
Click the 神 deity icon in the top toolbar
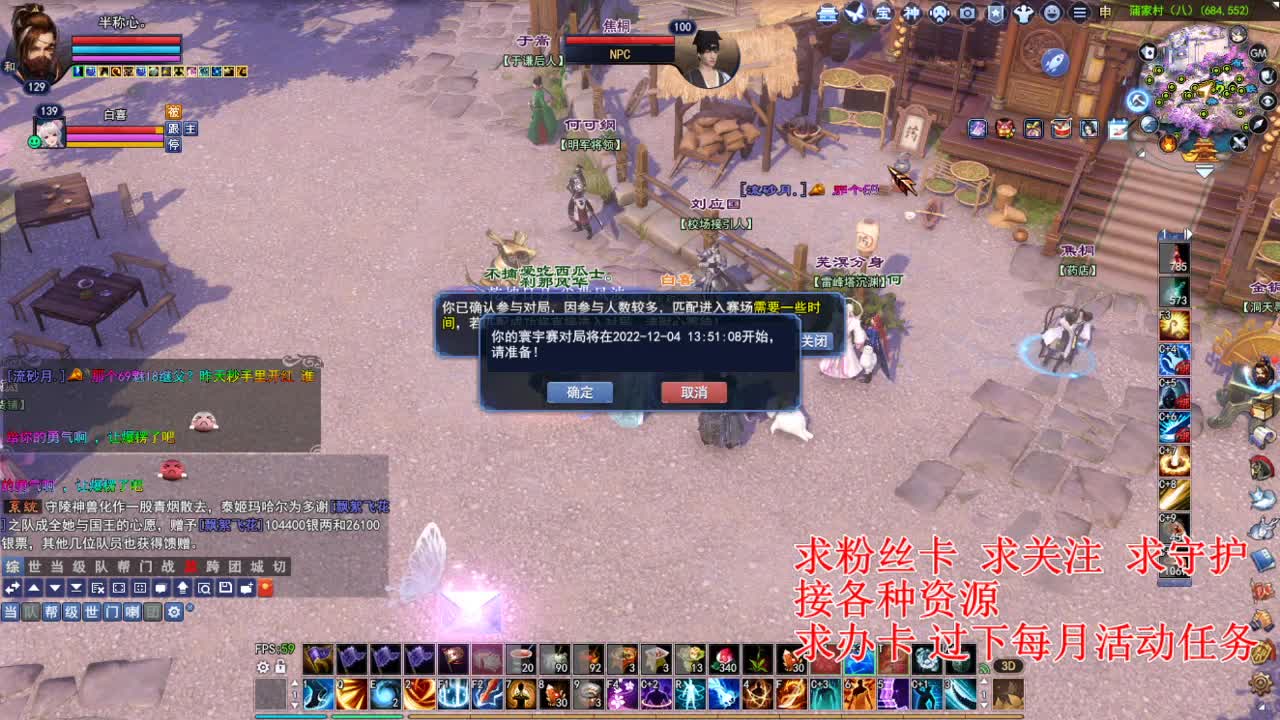[910, 14]
